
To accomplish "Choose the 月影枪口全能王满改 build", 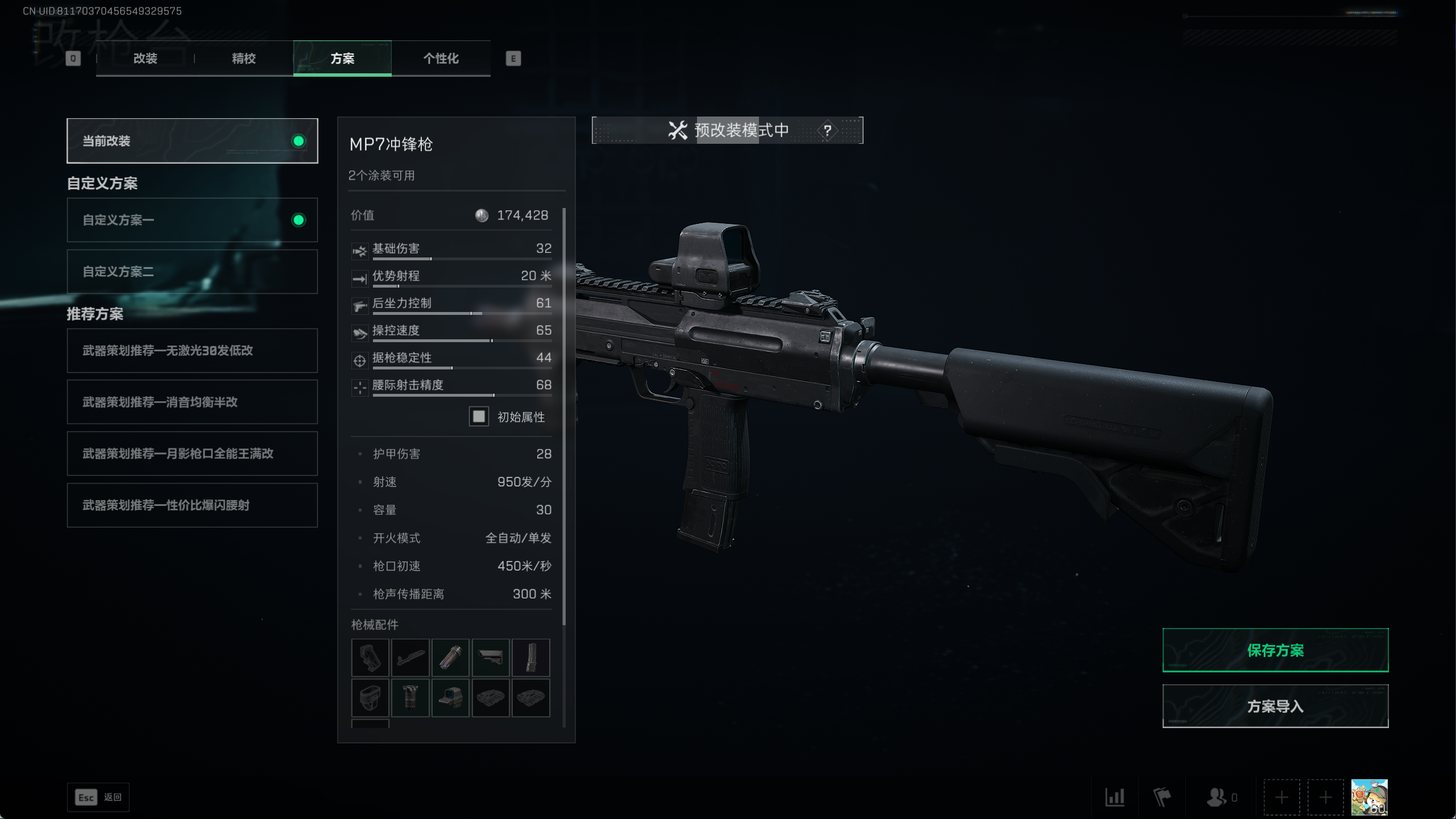I will click(192, 454).
